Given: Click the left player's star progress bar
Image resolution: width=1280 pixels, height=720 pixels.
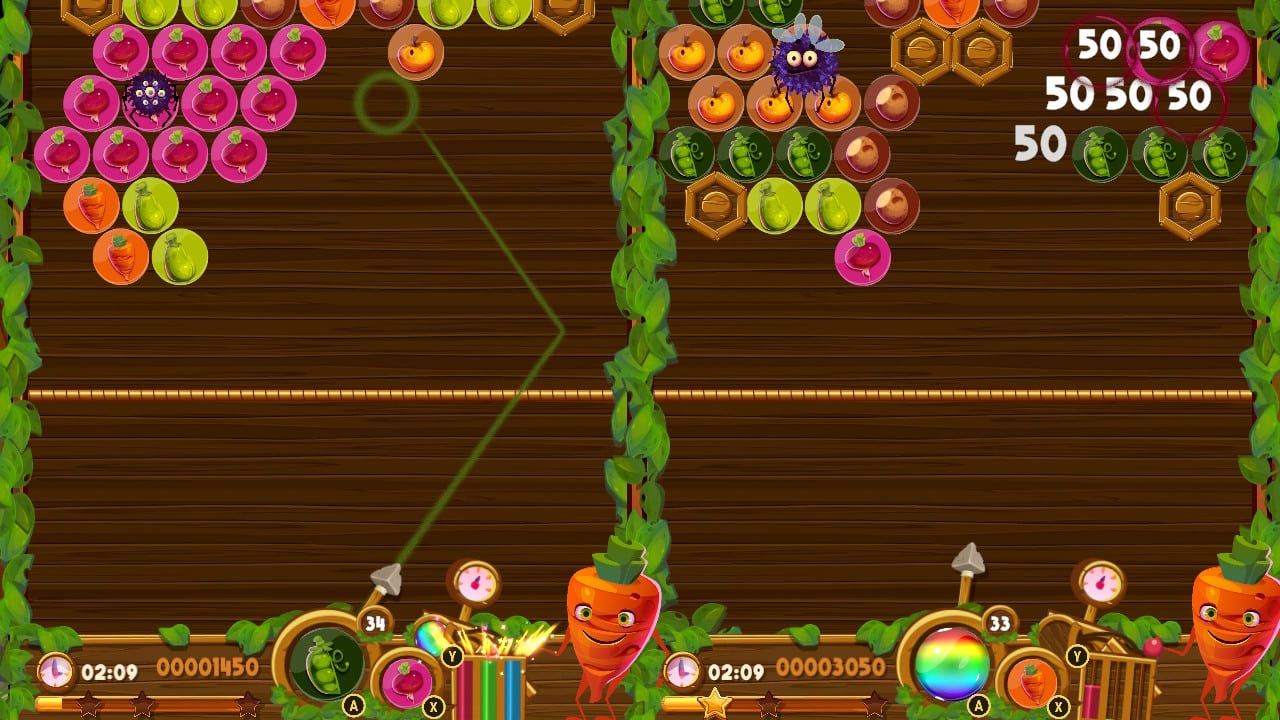Looking at the screenshot, I should coord(155,702).
